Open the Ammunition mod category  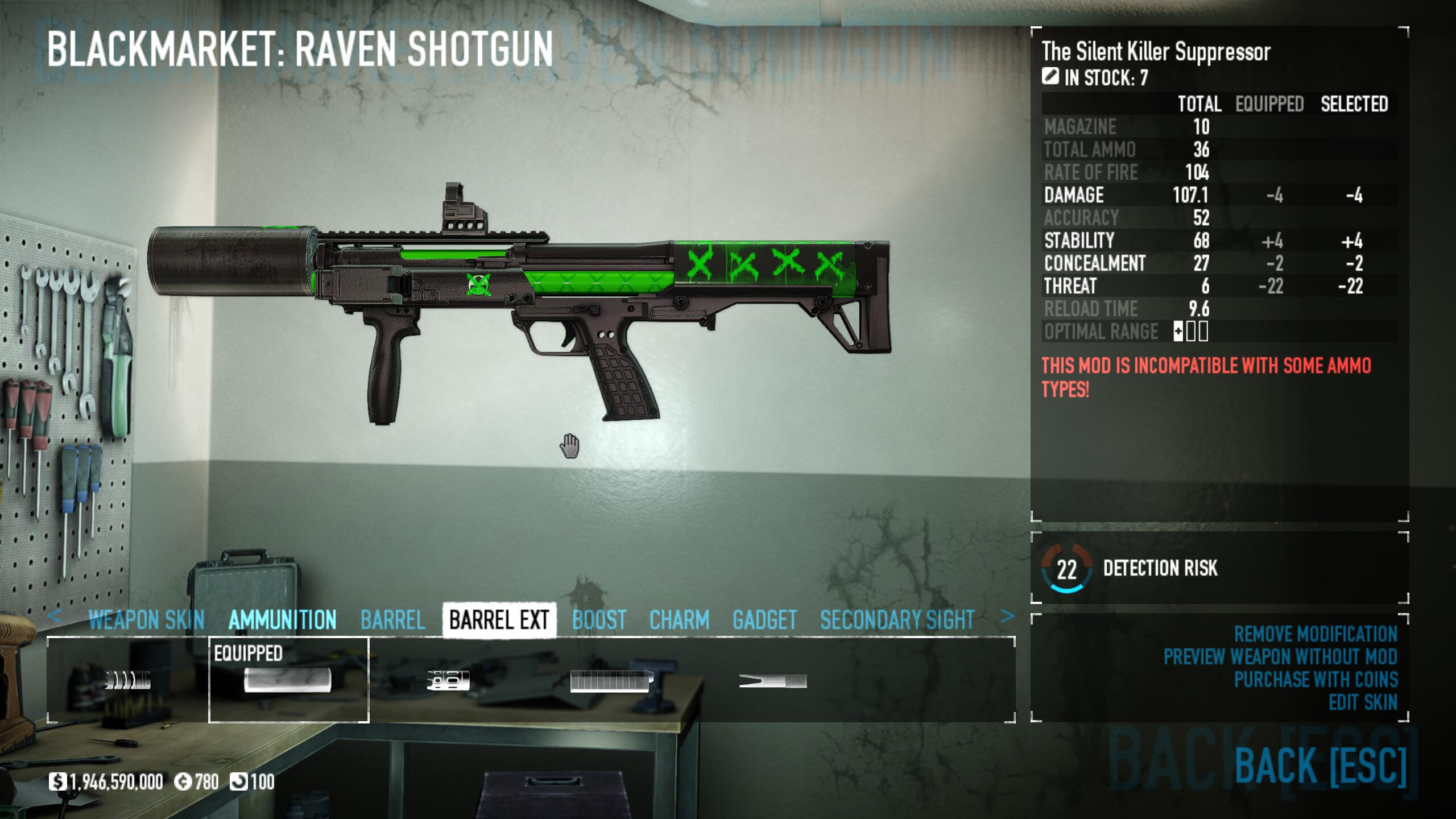click(x=282, y=619)
